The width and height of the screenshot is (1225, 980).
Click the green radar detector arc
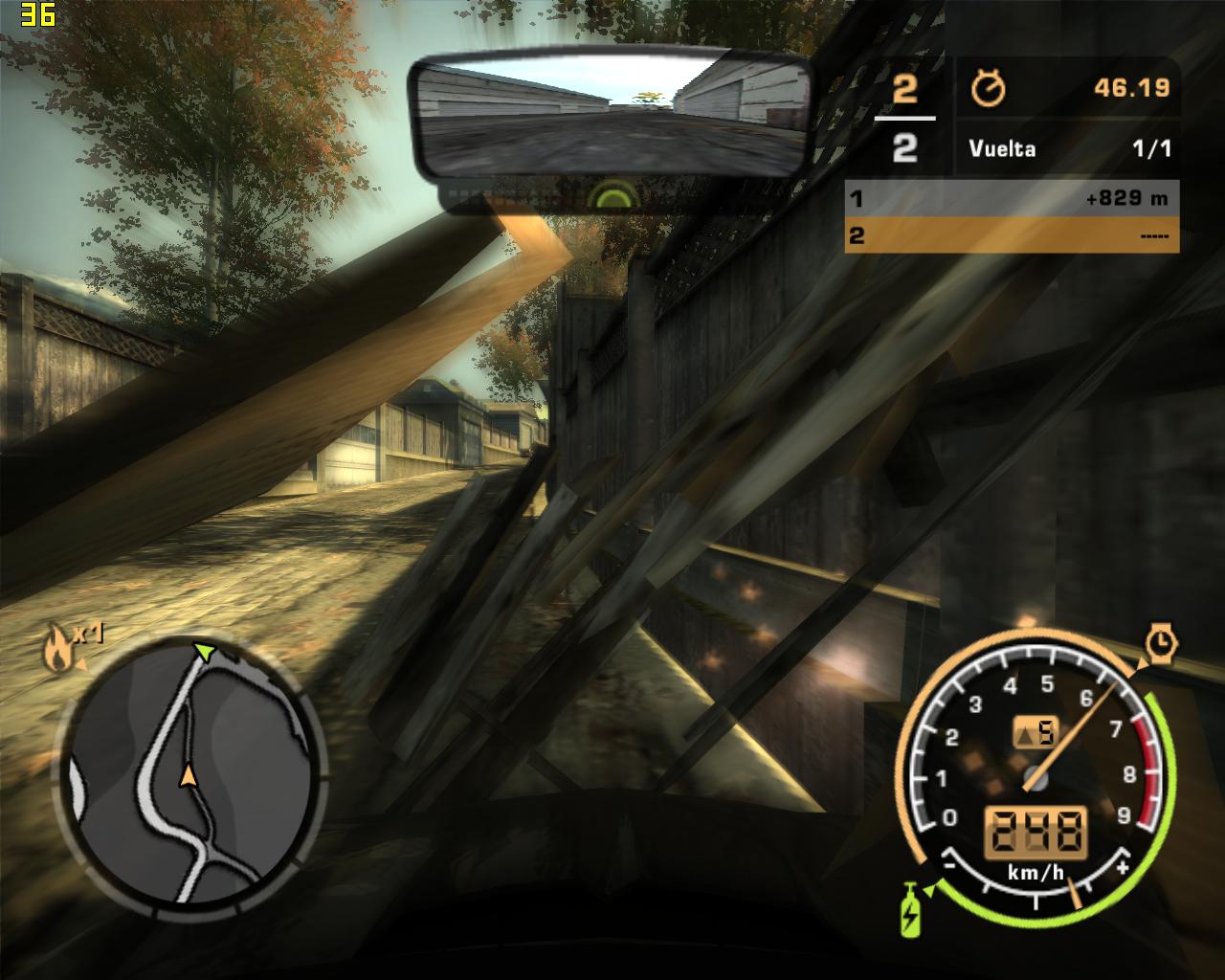coord(612,198)
